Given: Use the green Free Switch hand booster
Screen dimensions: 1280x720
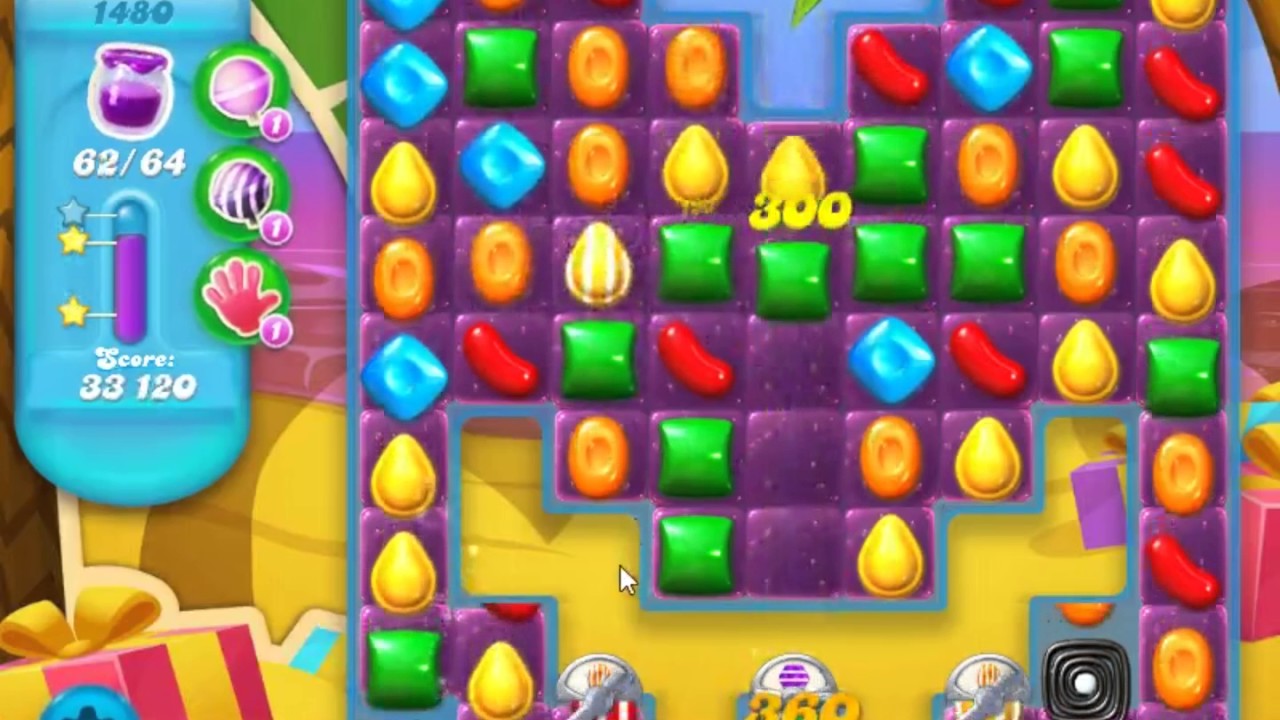Looking at the screenshot, I should coord(243,300).
